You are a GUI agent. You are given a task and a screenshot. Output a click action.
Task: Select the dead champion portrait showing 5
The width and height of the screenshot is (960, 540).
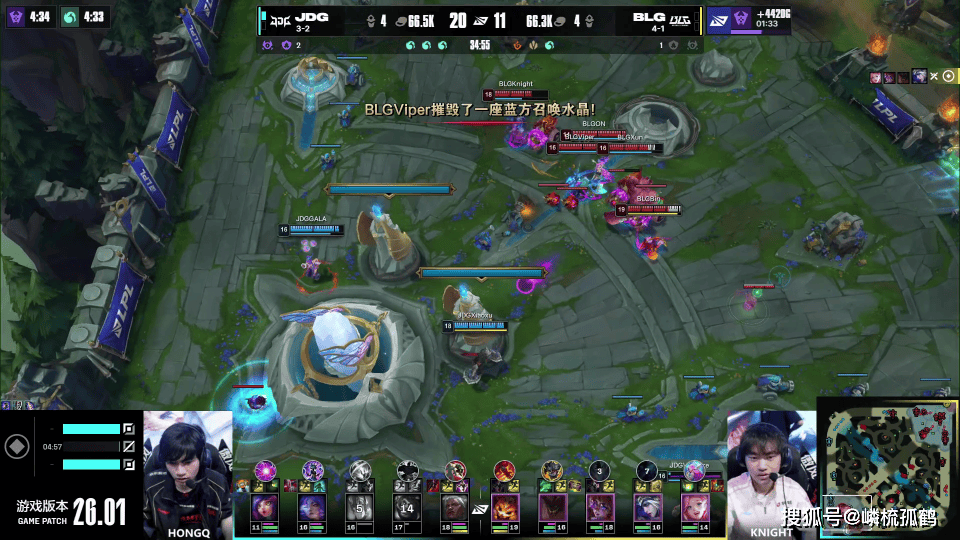[x=361, y=505]
